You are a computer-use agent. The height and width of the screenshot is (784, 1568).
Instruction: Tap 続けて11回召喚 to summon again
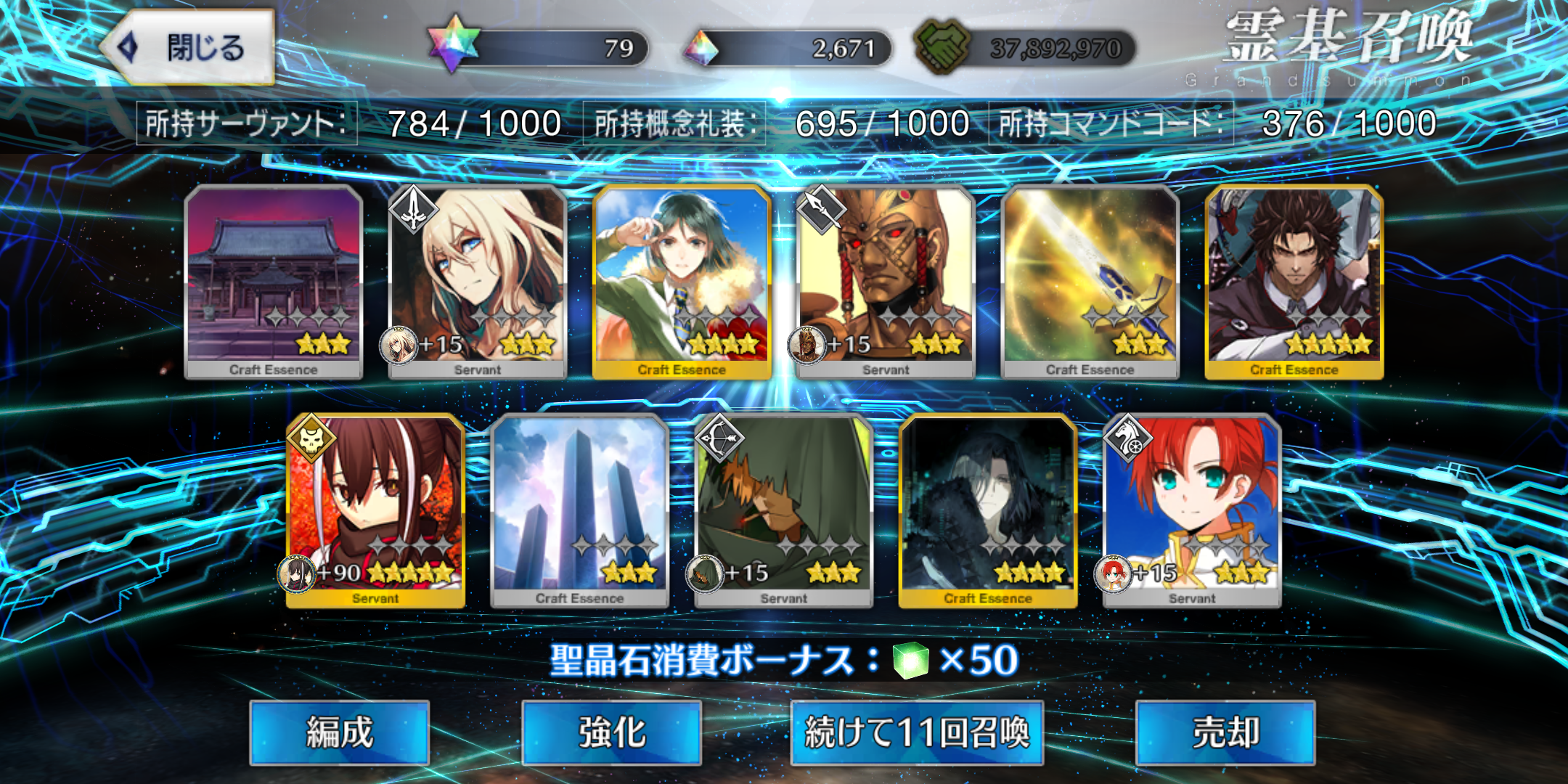pos(917,732)
